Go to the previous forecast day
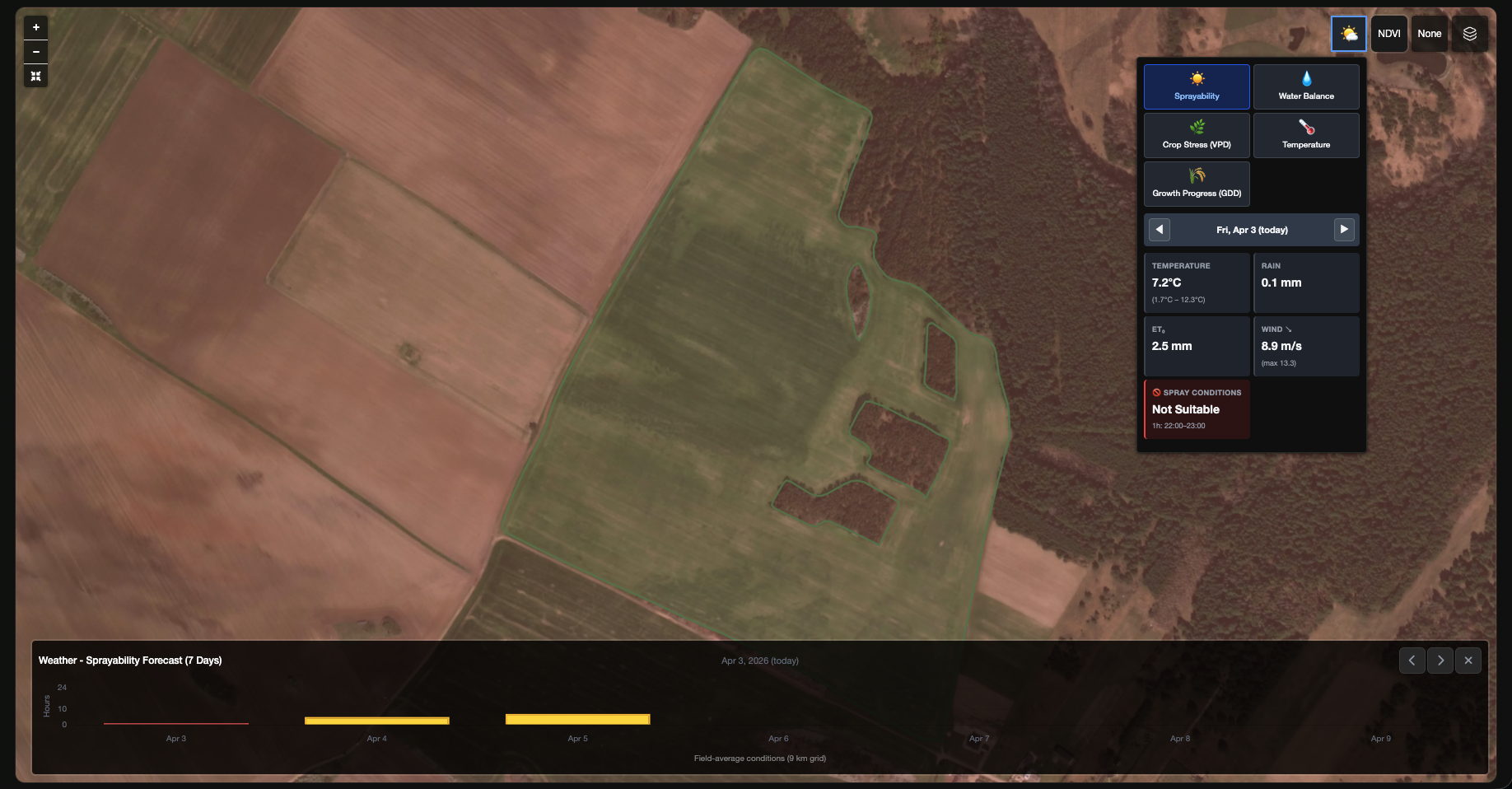The width and height of the screenshot is (1512, 789). (x=1160, y=230)
